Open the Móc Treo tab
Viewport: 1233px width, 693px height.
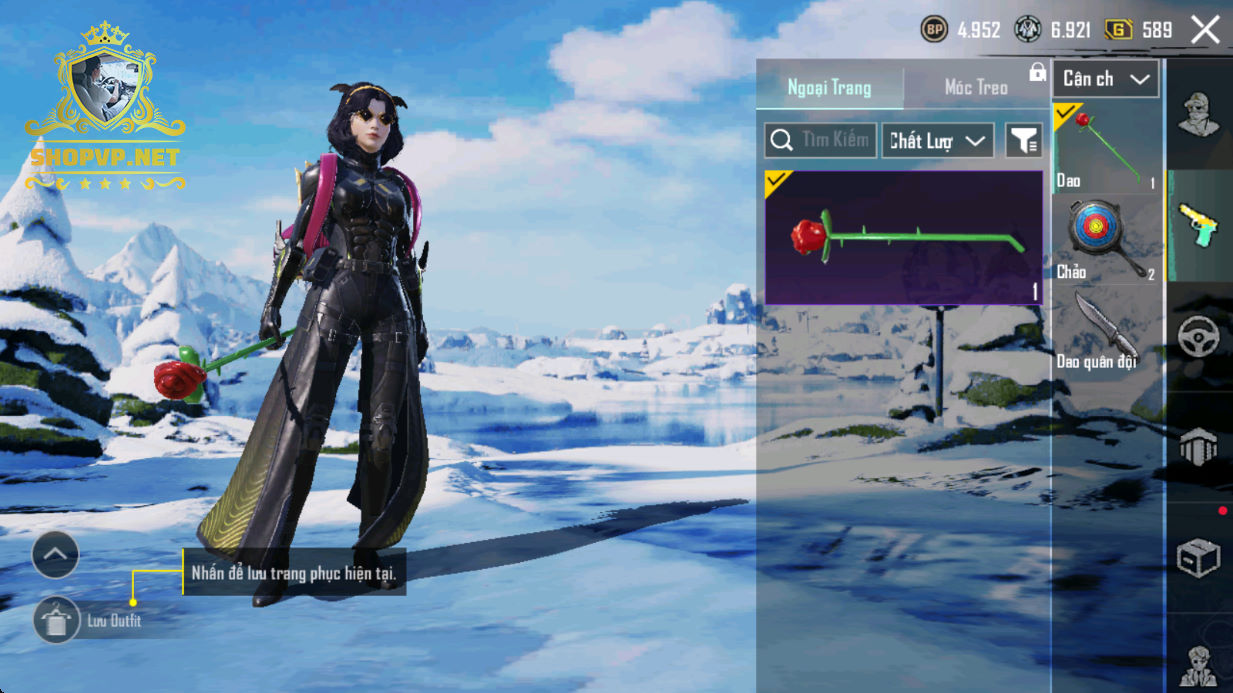click(976, 88)
